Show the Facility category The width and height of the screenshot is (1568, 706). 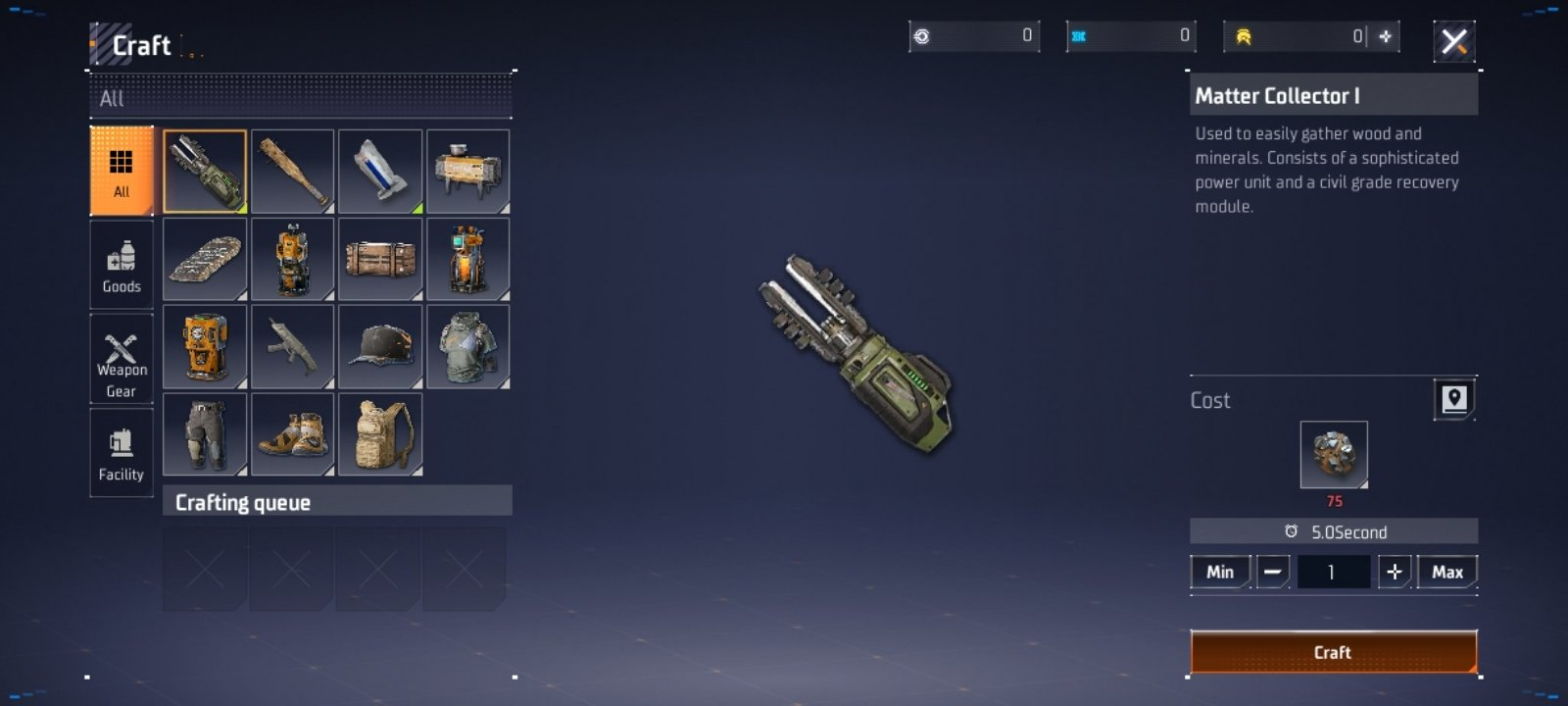122,453
